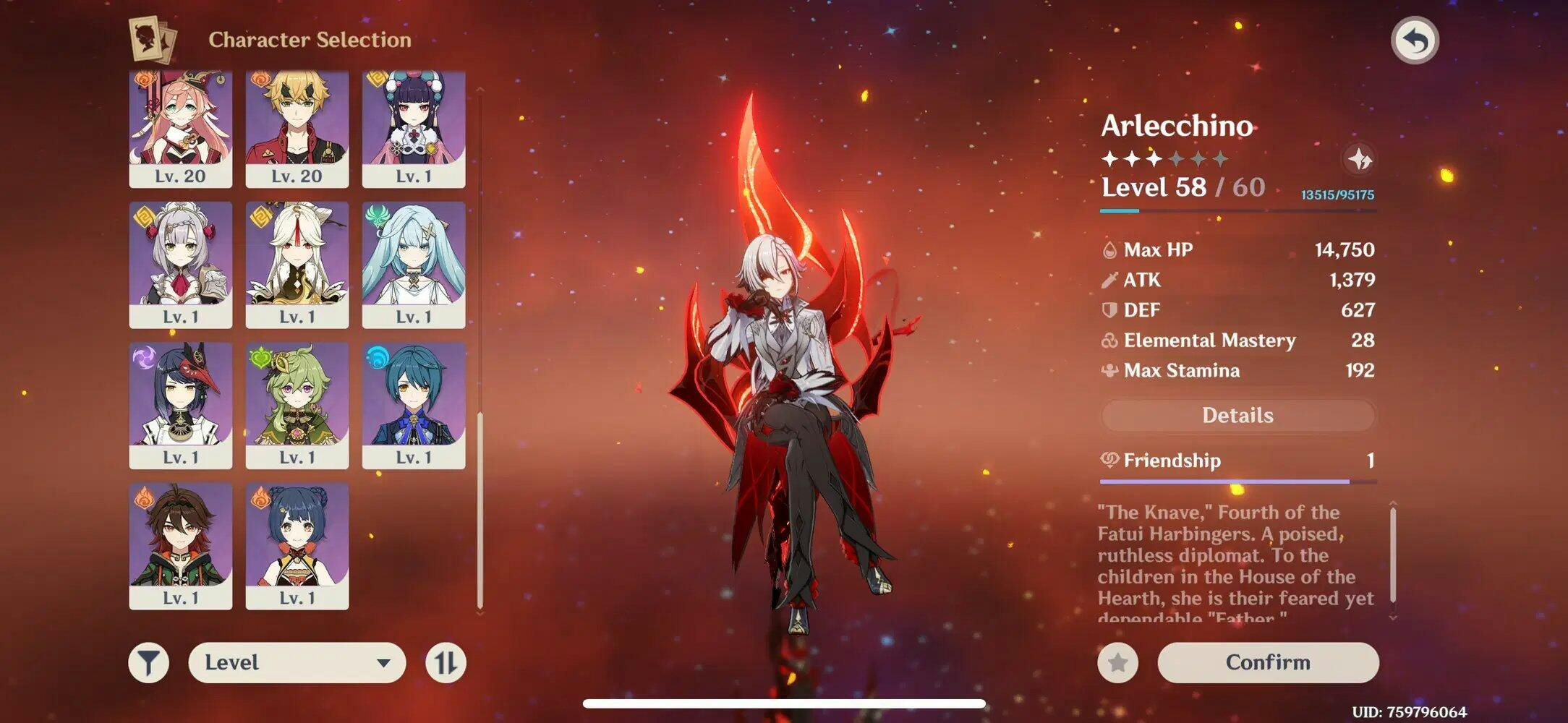1568x723 pixels.
Task: Pick Gaming, the brown-haired Pyro character
Action: [x=181, y=546]
